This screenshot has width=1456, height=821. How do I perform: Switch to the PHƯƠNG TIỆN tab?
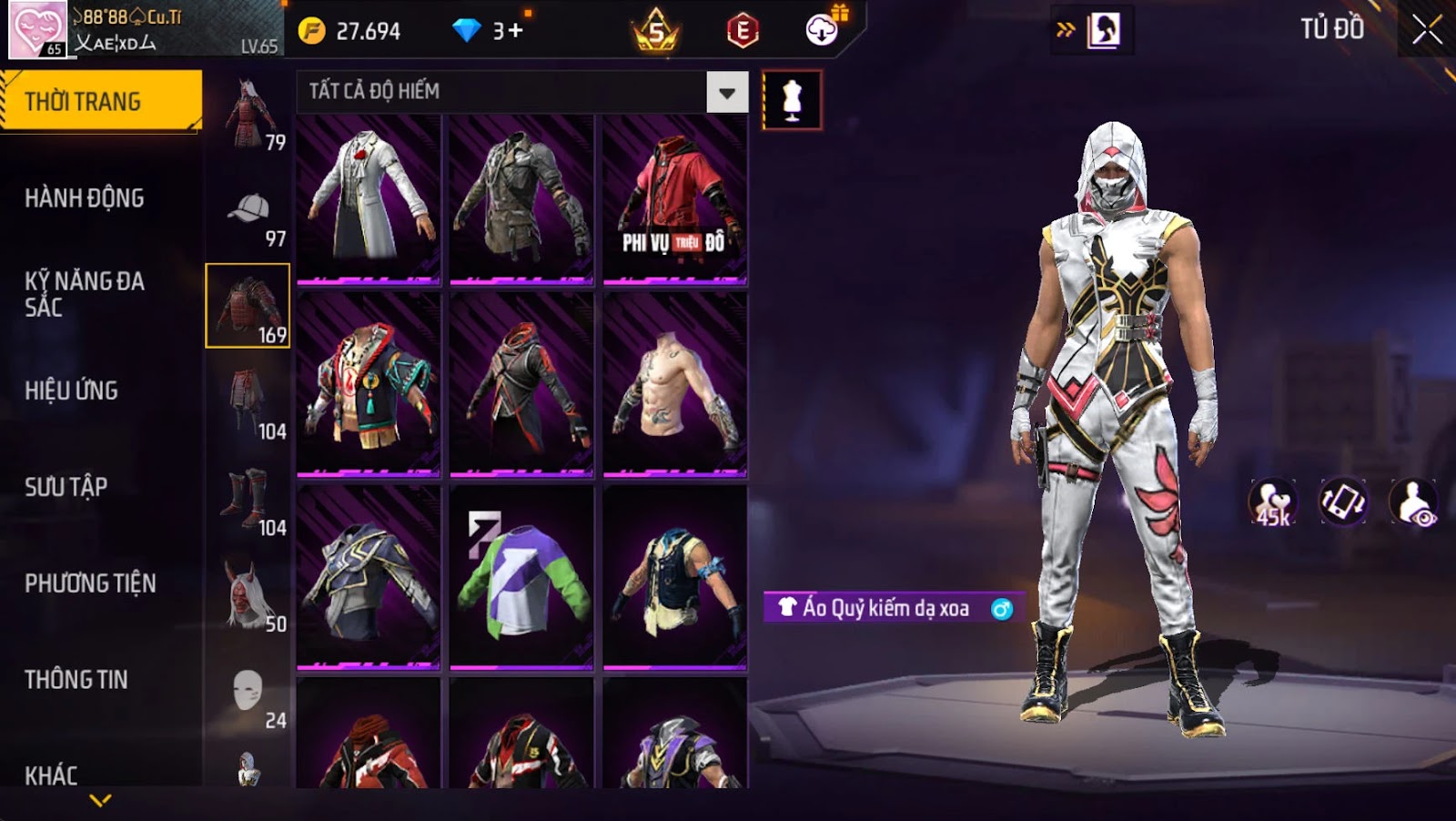click(90, 583)
